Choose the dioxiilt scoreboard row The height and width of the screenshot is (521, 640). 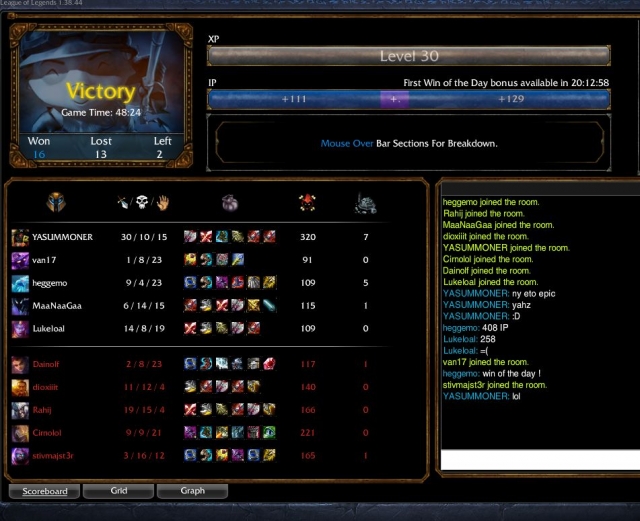(x=50, y=388)
